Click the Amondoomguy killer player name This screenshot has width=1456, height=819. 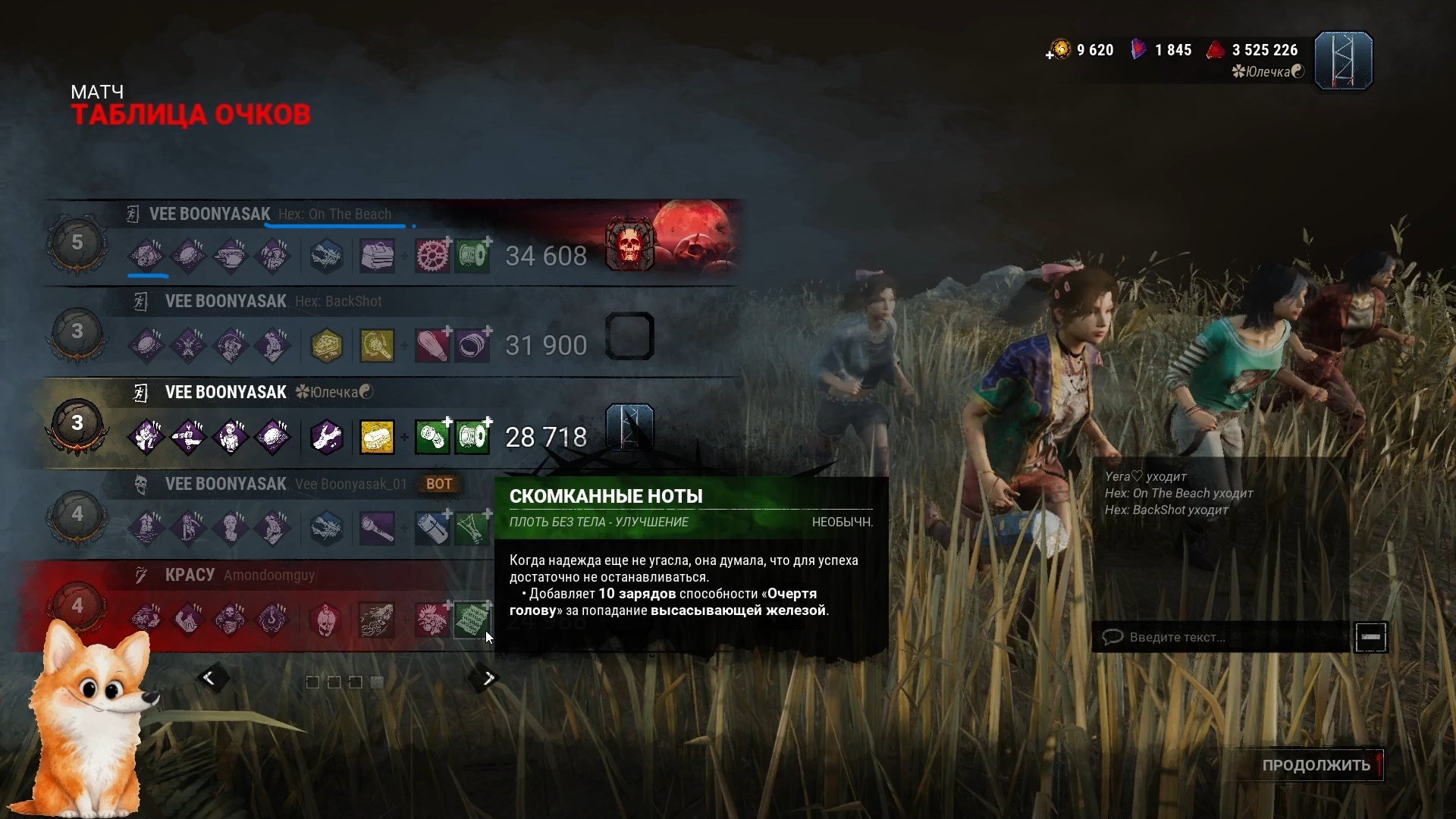[269, 576]
